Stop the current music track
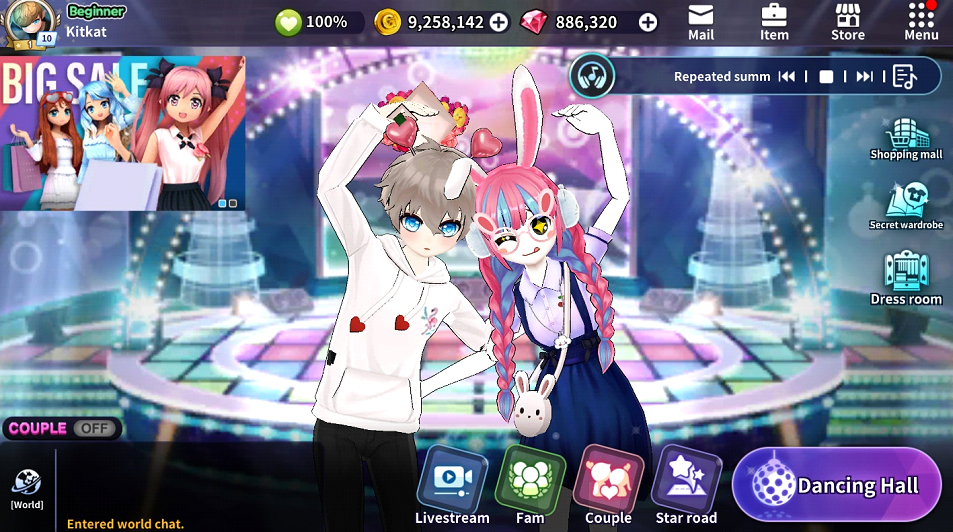Viewport: 953px width, 532px height. pyautogui.click(x=826, y=77)
